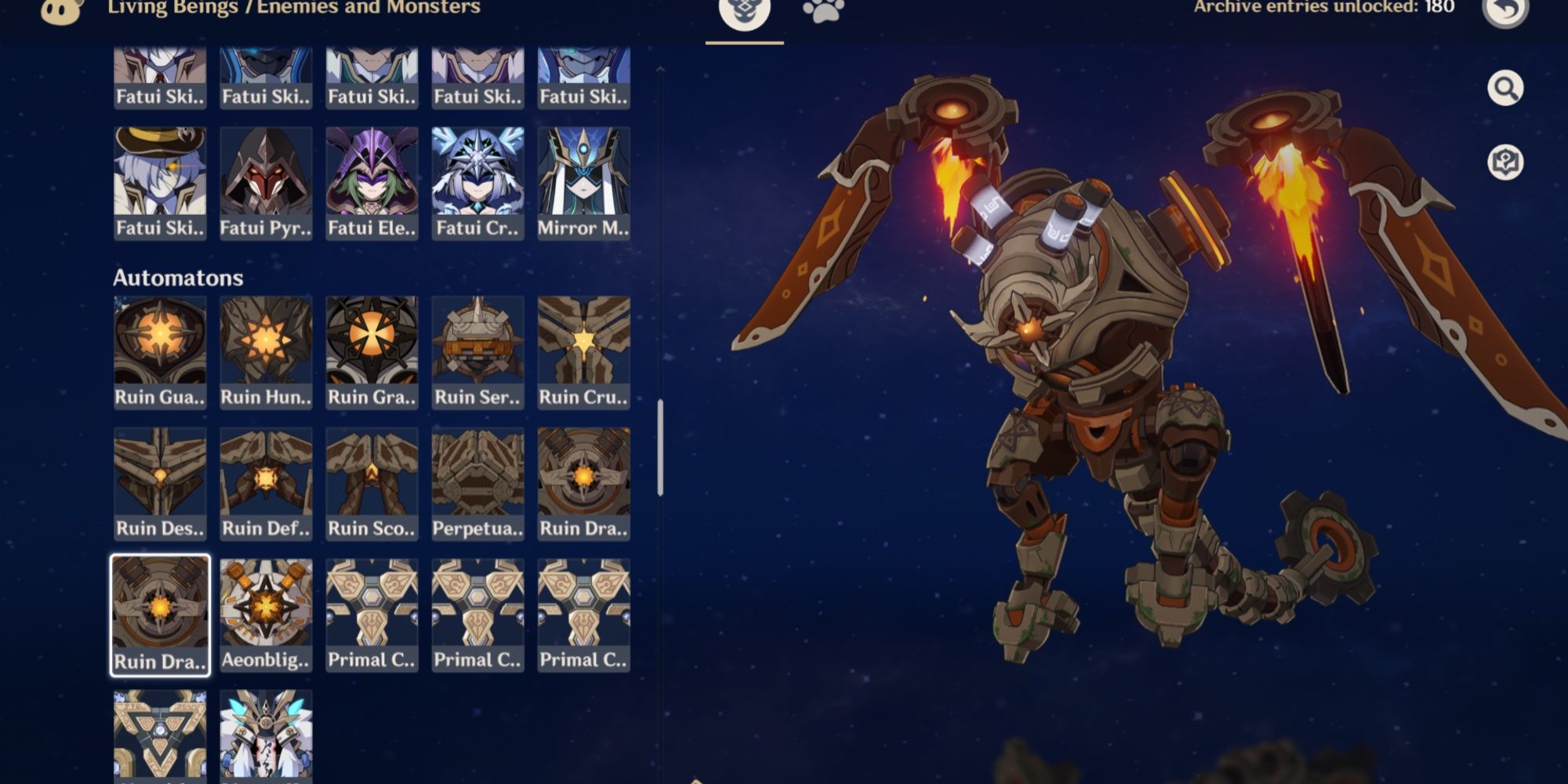Click the pig mascot icon in the top-left

pyautogui.click(x=57, y=9)
